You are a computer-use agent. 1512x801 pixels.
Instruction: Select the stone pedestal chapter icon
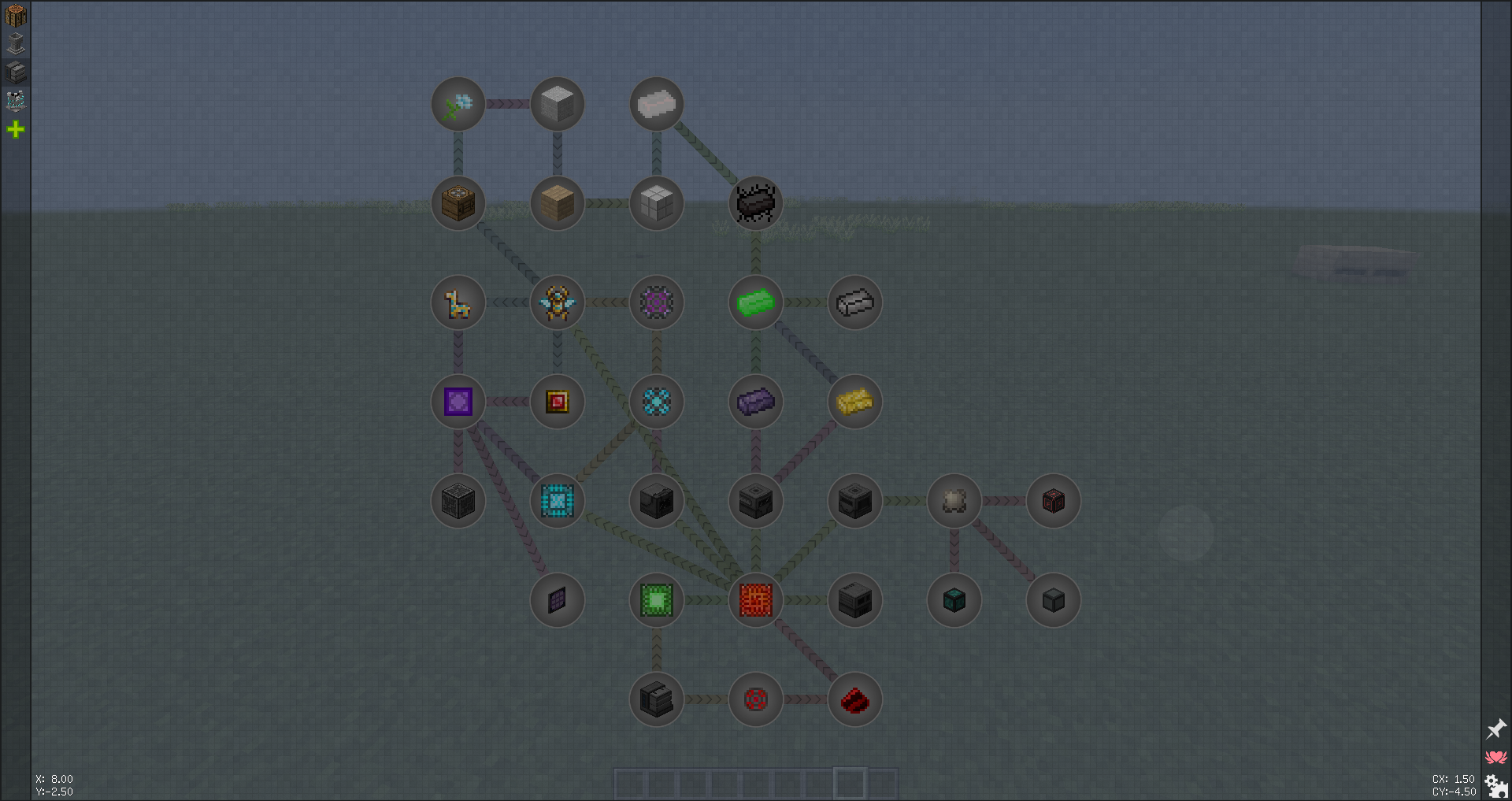click(16, 44)
